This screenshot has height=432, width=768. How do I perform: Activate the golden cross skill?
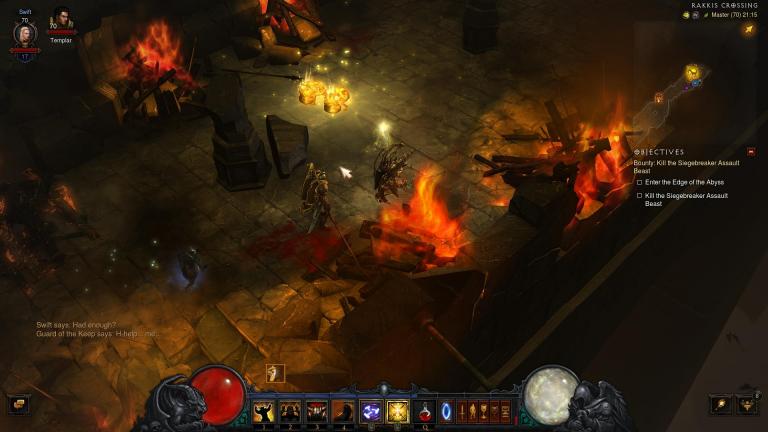point(397,411)
